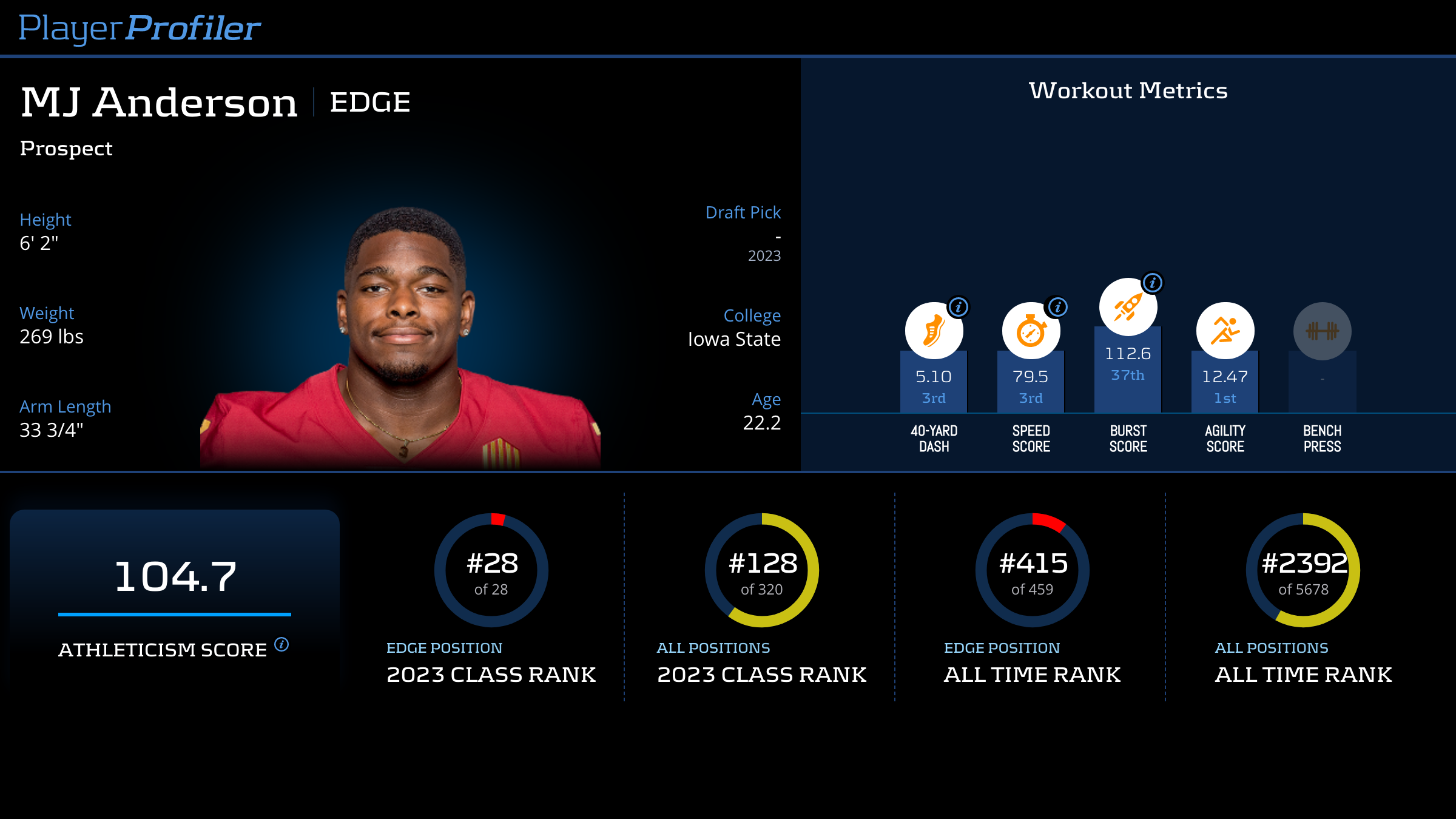The width and height of the screenshot is (1456, 819).
Task: Select the 40-yard dash shoe icon
Action: [x=933, y=331]
